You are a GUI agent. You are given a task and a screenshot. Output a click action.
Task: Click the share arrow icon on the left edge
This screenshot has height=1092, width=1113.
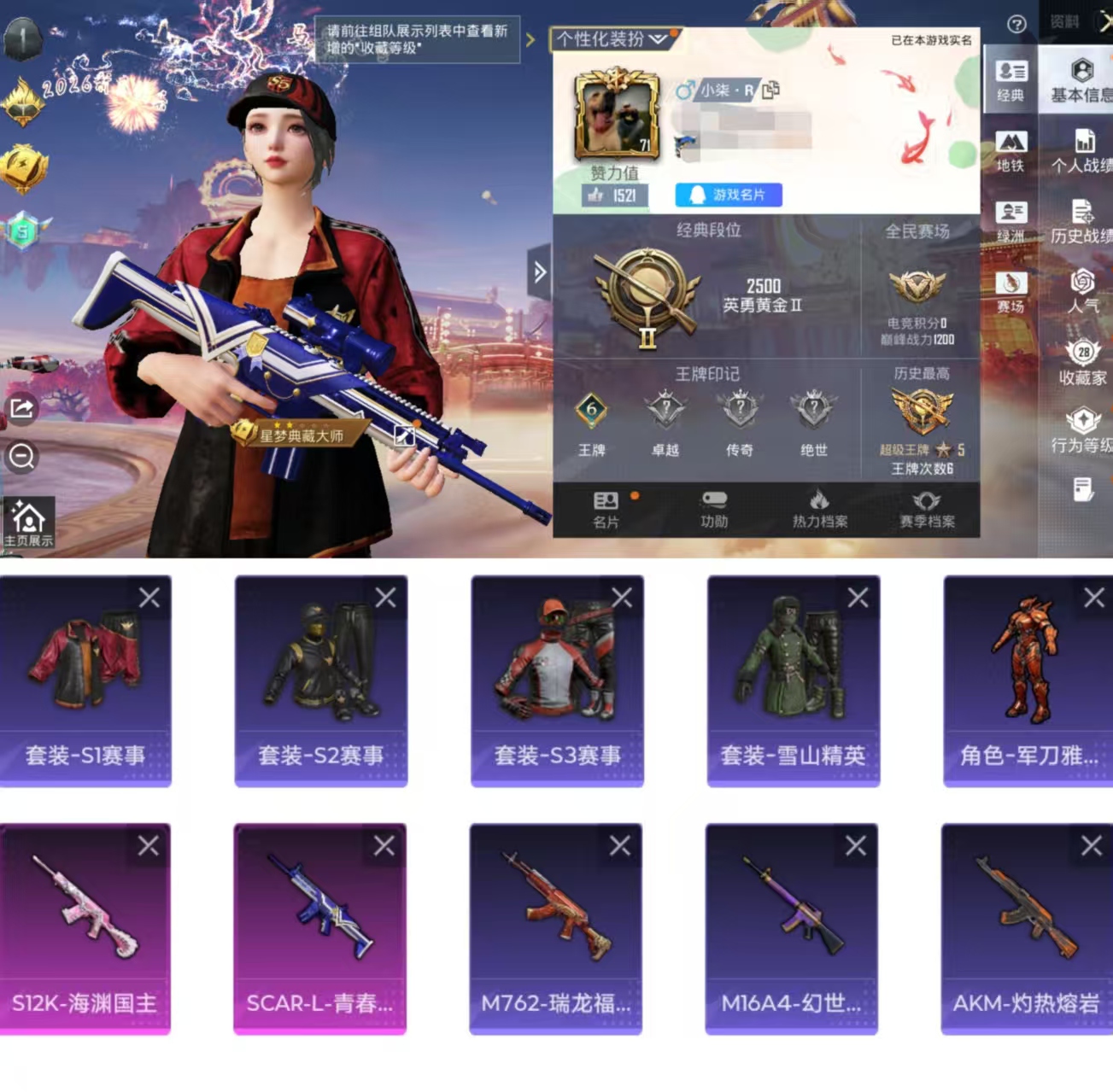point(22,407)
